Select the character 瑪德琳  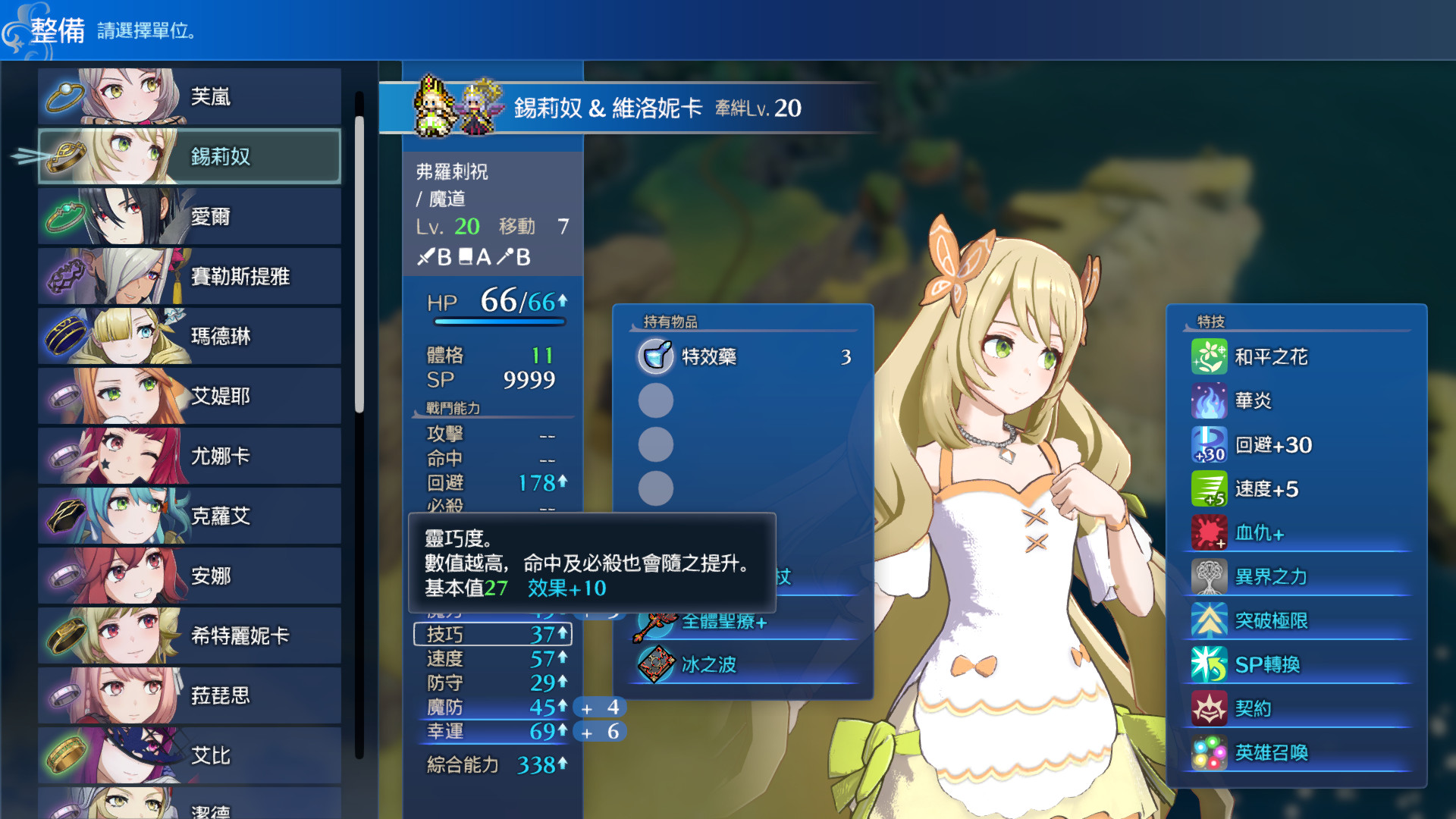click(190, 336)
